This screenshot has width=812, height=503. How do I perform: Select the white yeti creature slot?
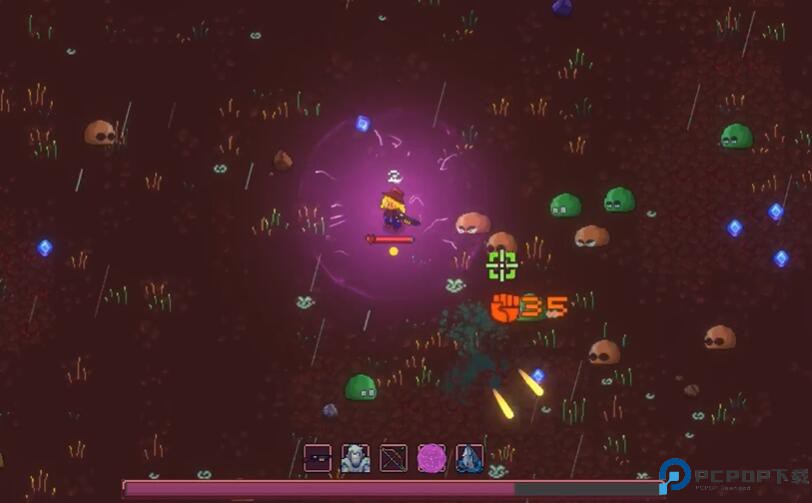point(355,458)
